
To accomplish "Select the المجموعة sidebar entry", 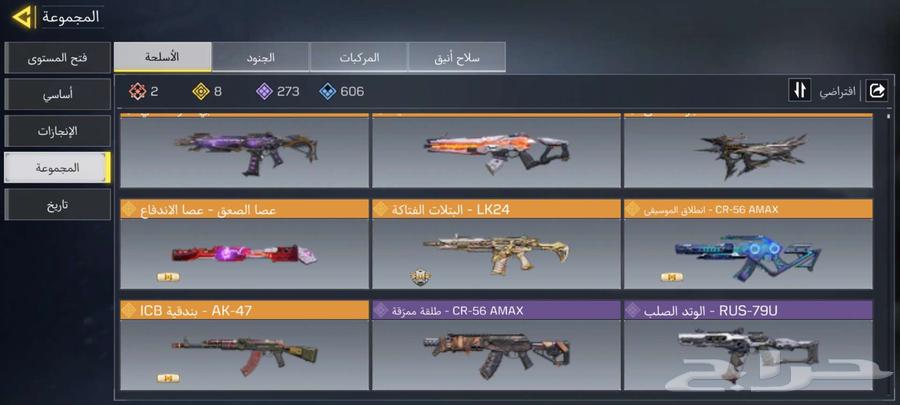I will point(58,168).
